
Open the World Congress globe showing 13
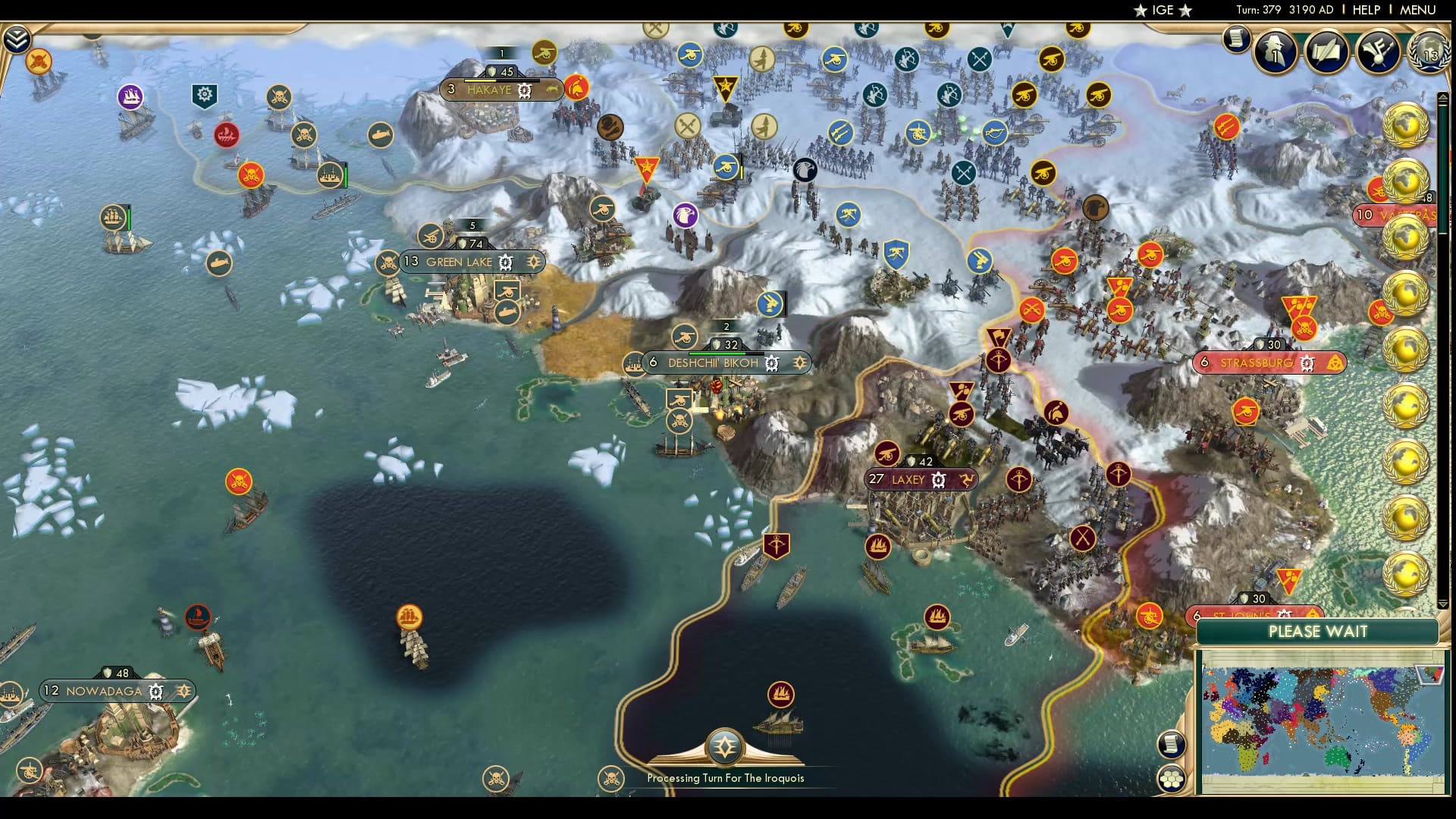1429,52
